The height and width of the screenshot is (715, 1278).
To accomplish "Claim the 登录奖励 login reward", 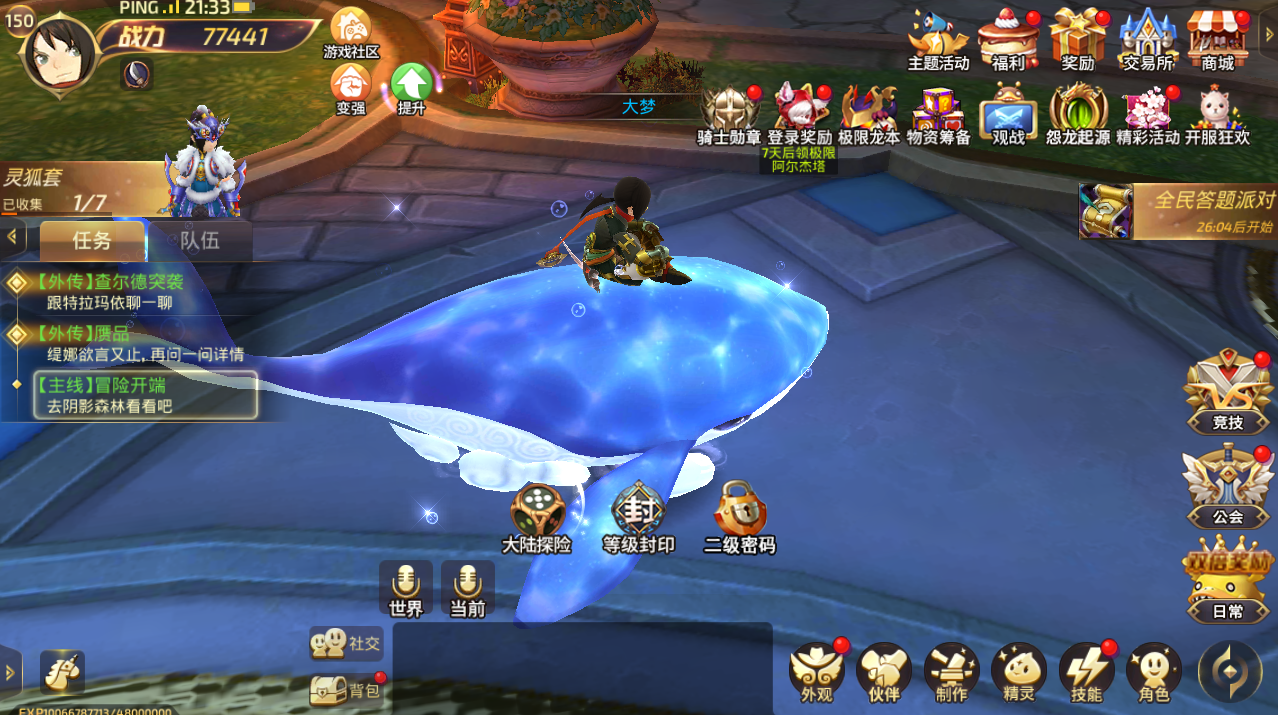I will (799, 112).
